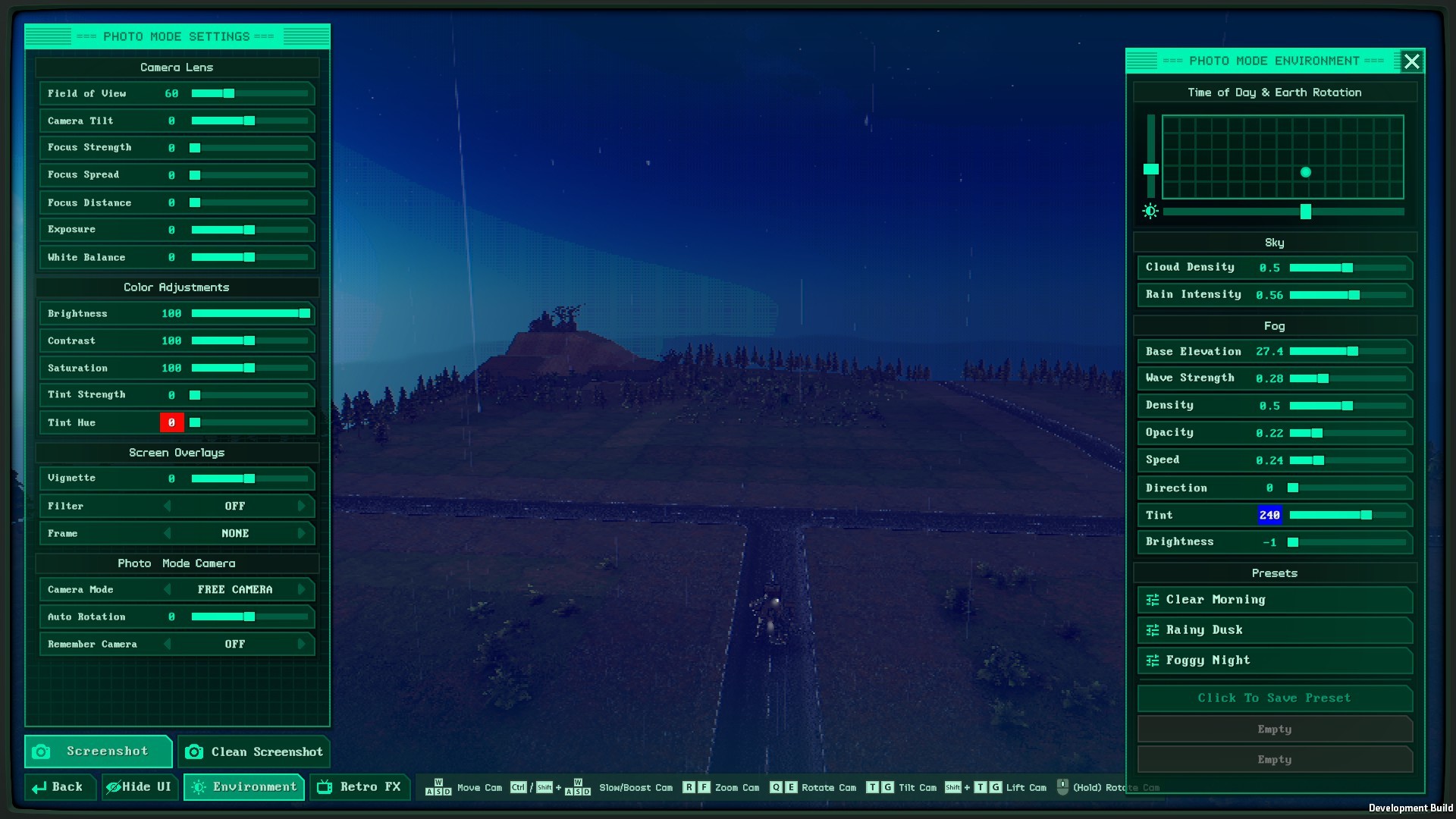Click To Save Preset

click(1274, 698)
